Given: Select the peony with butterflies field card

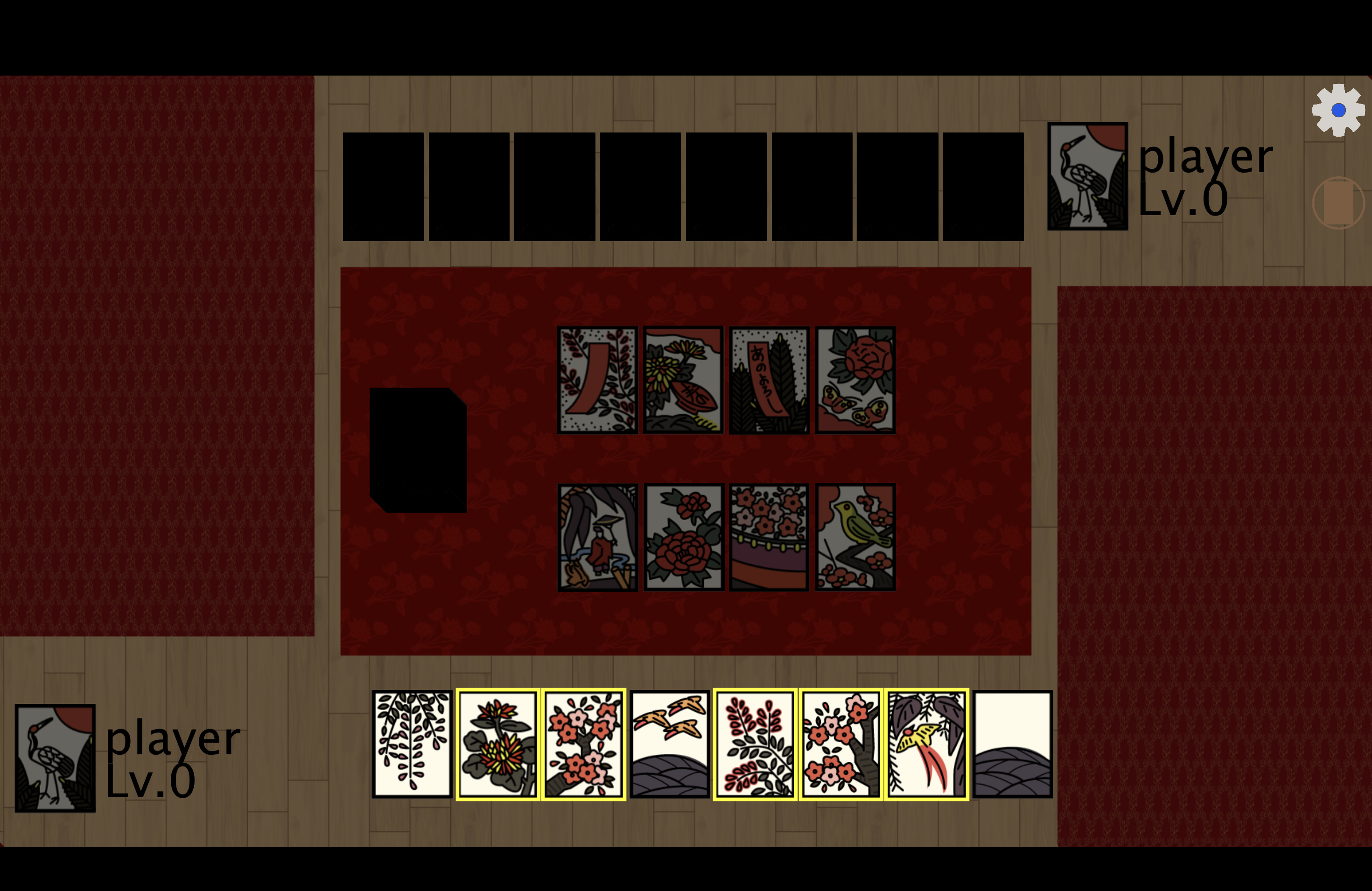Looking at the screenshot, I should coord(855,380).
